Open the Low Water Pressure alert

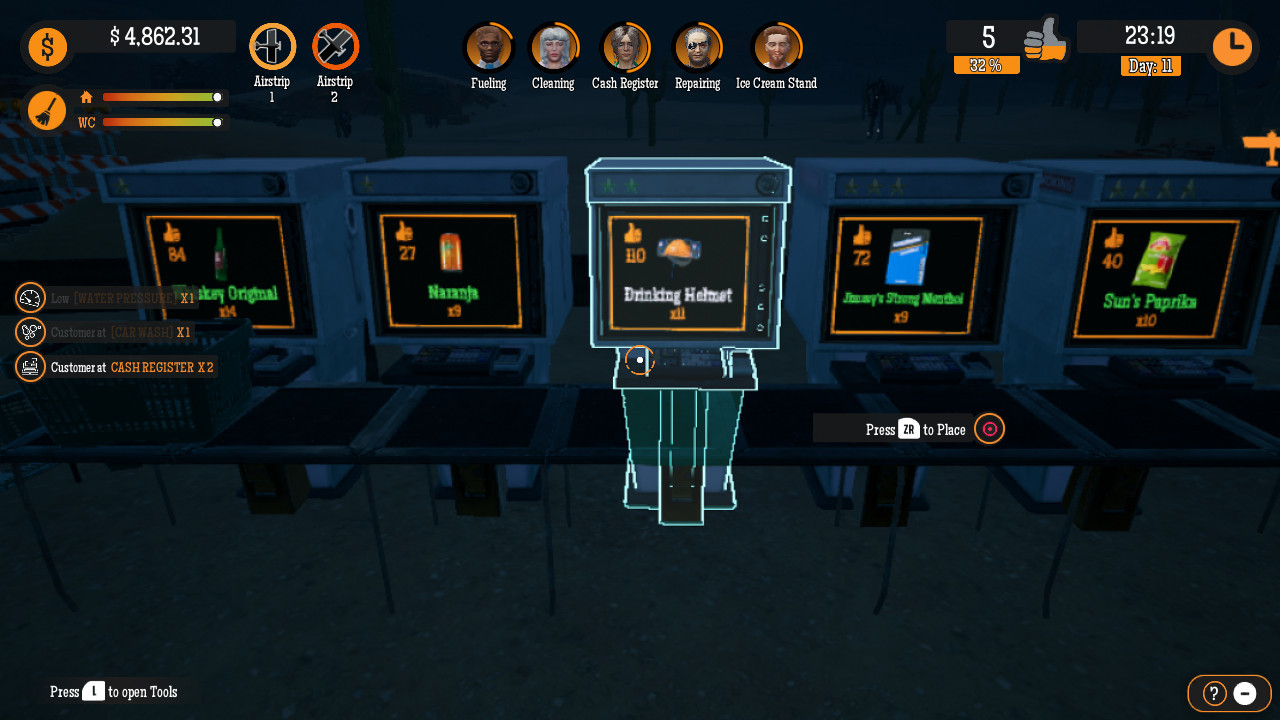click(30, 297)
